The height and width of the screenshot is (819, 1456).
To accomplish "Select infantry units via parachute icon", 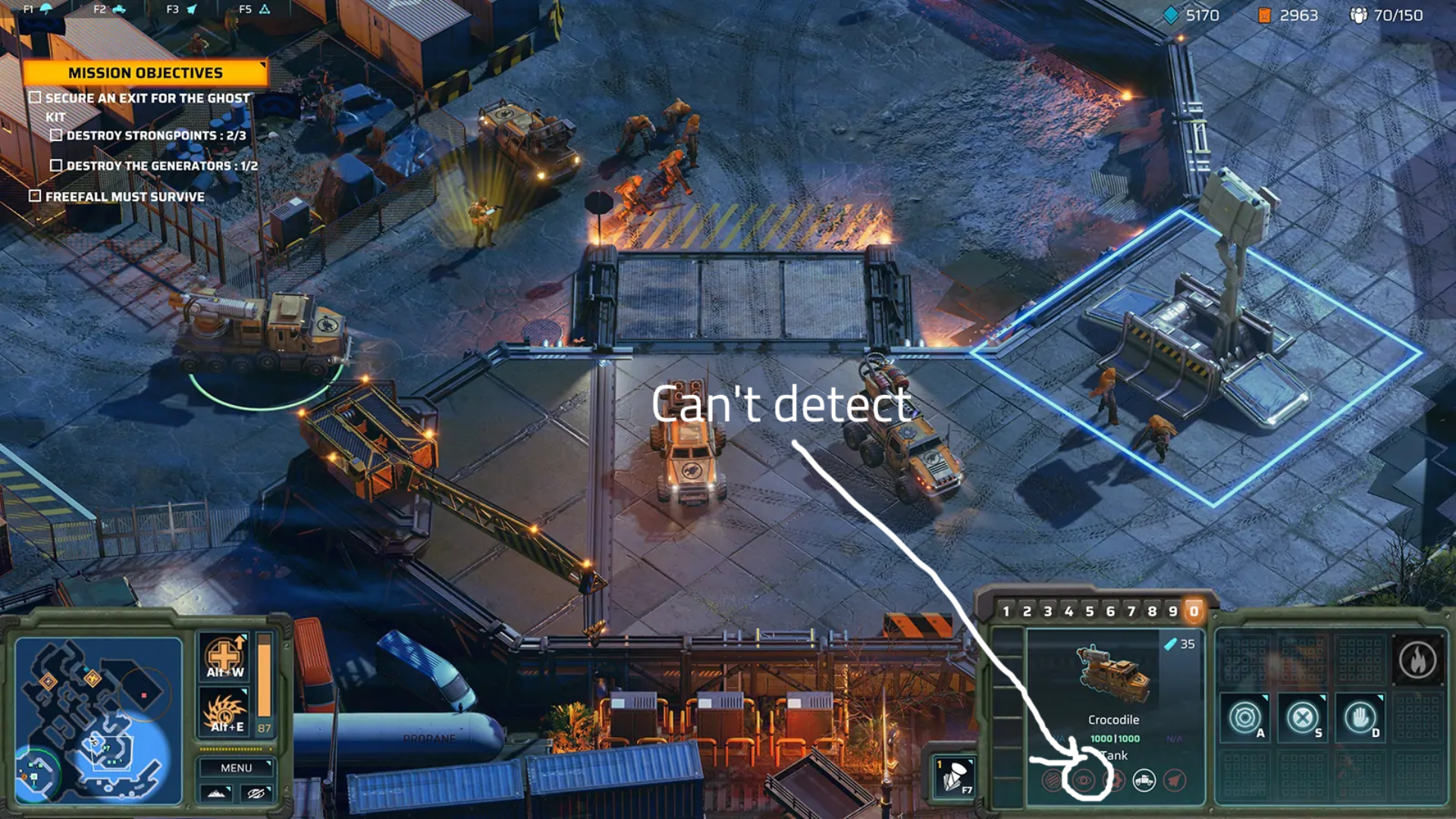I will [45, 9].
